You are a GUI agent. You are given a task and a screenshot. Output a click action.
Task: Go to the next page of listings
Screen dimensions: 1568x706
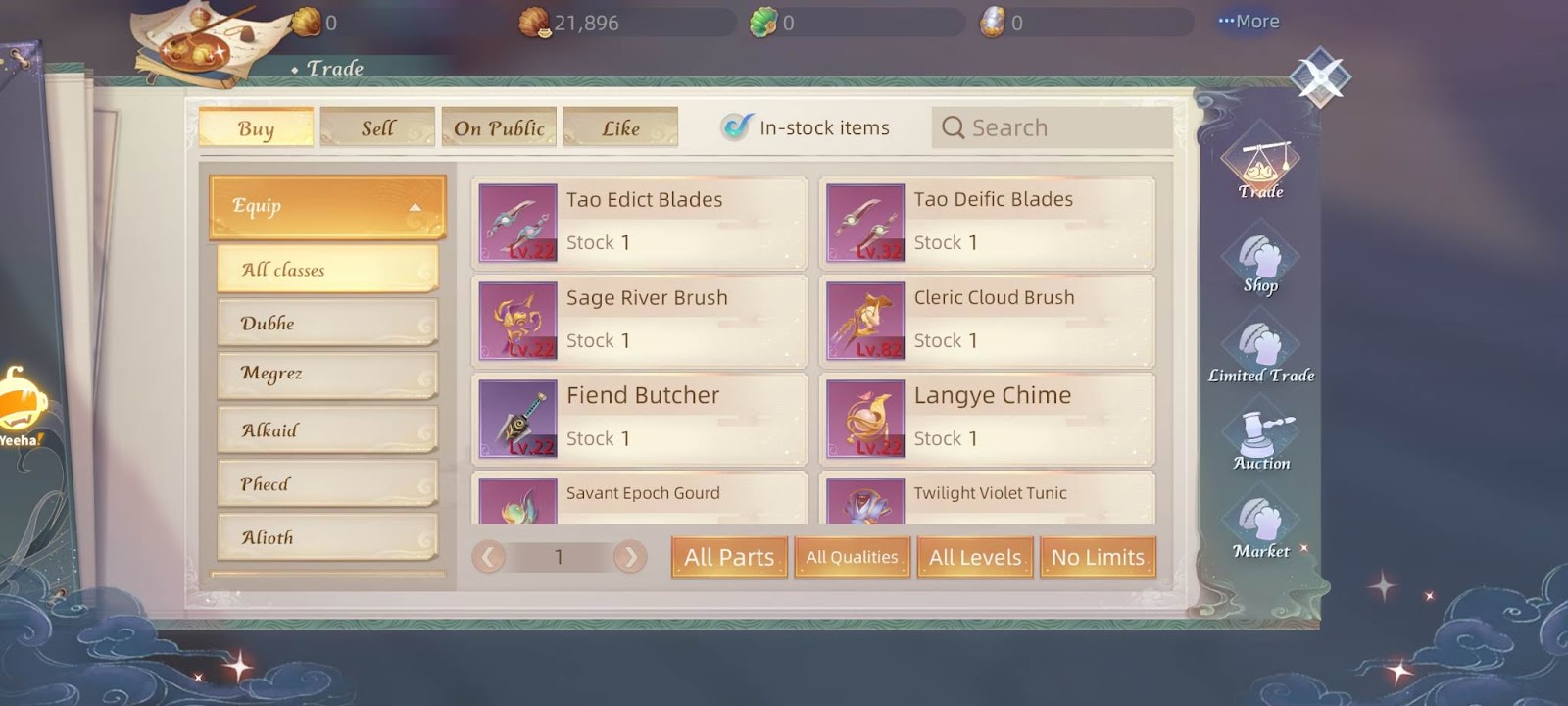(x=630, y=557)
